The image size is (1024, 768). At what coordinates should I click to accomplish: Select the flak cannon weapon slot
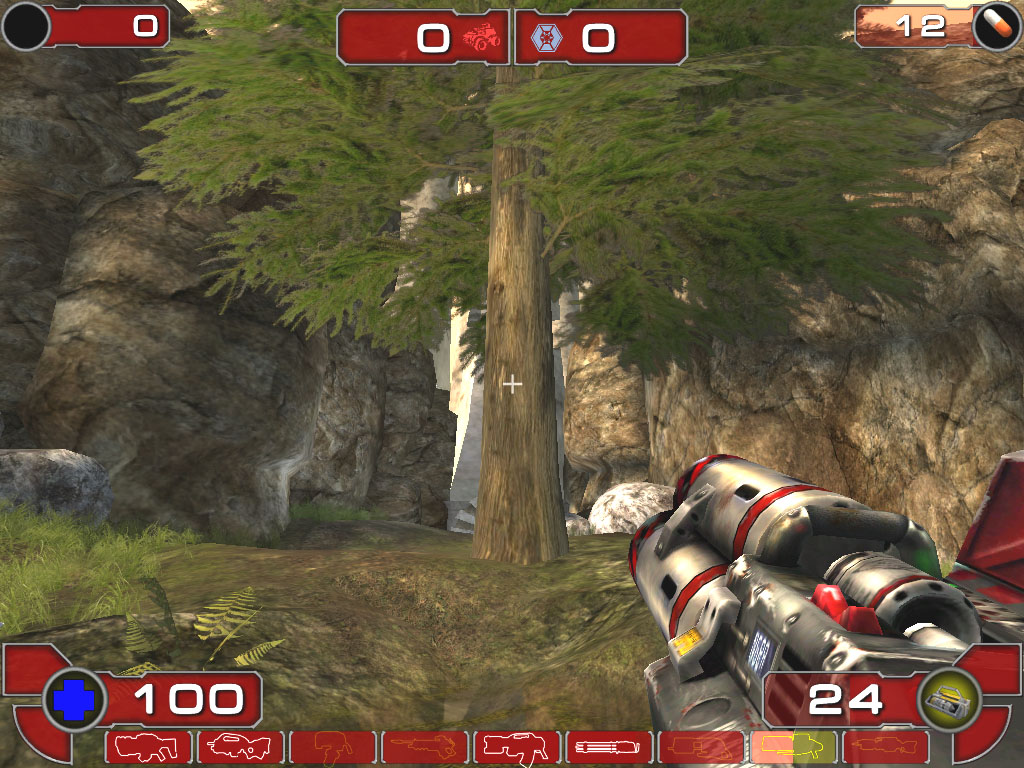tap(701, 747)
